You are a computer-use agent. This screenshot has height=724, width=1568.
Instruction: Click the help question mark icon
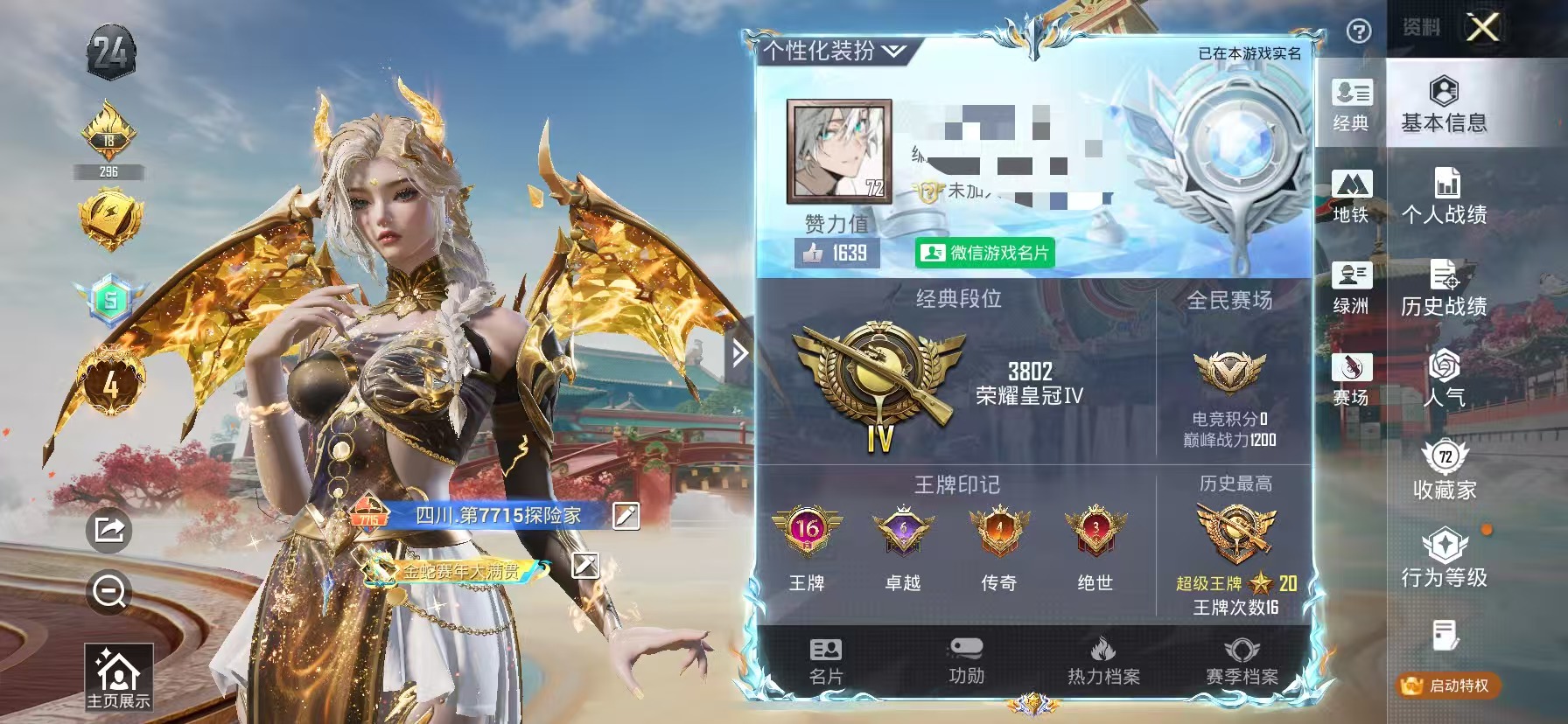click(x=1358, y=32)
